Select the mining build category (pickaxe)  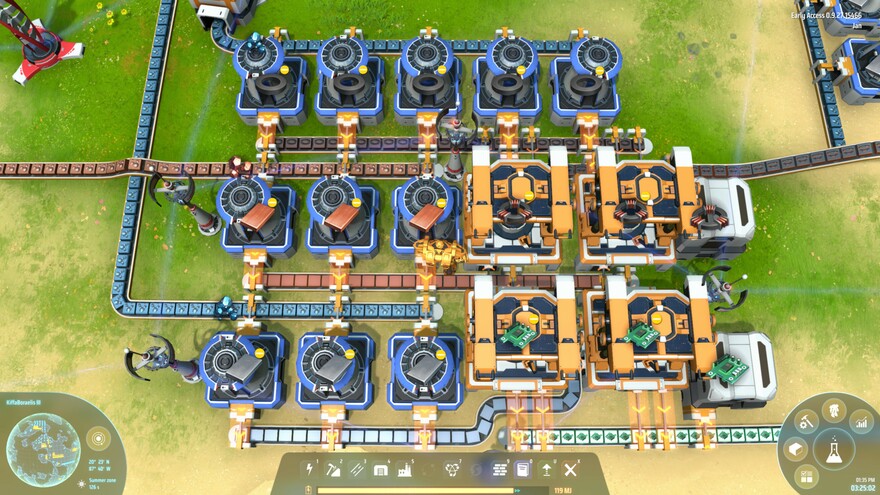pyautogui.click(x=333, y=469)
